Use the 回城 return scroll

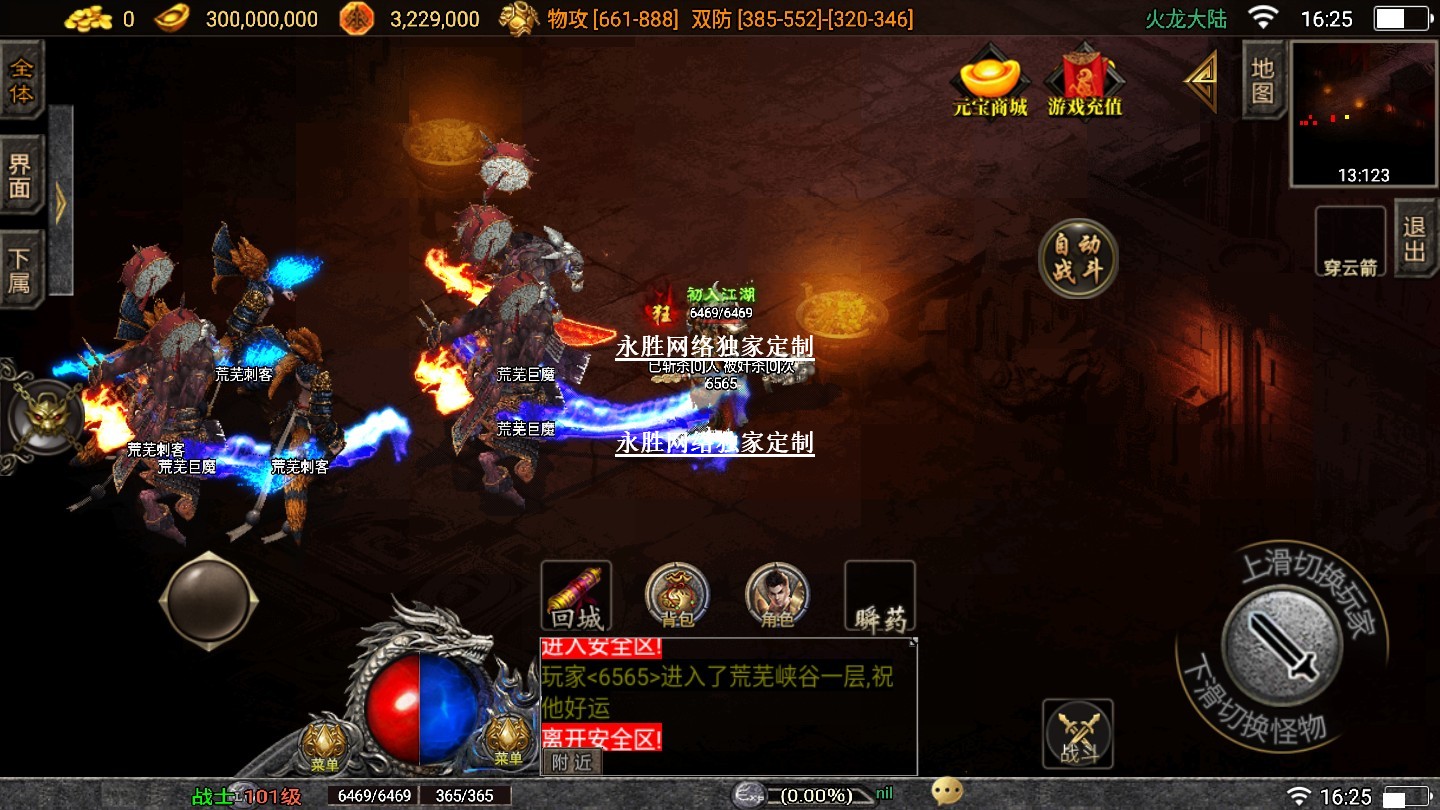click(x=576, y=597)
